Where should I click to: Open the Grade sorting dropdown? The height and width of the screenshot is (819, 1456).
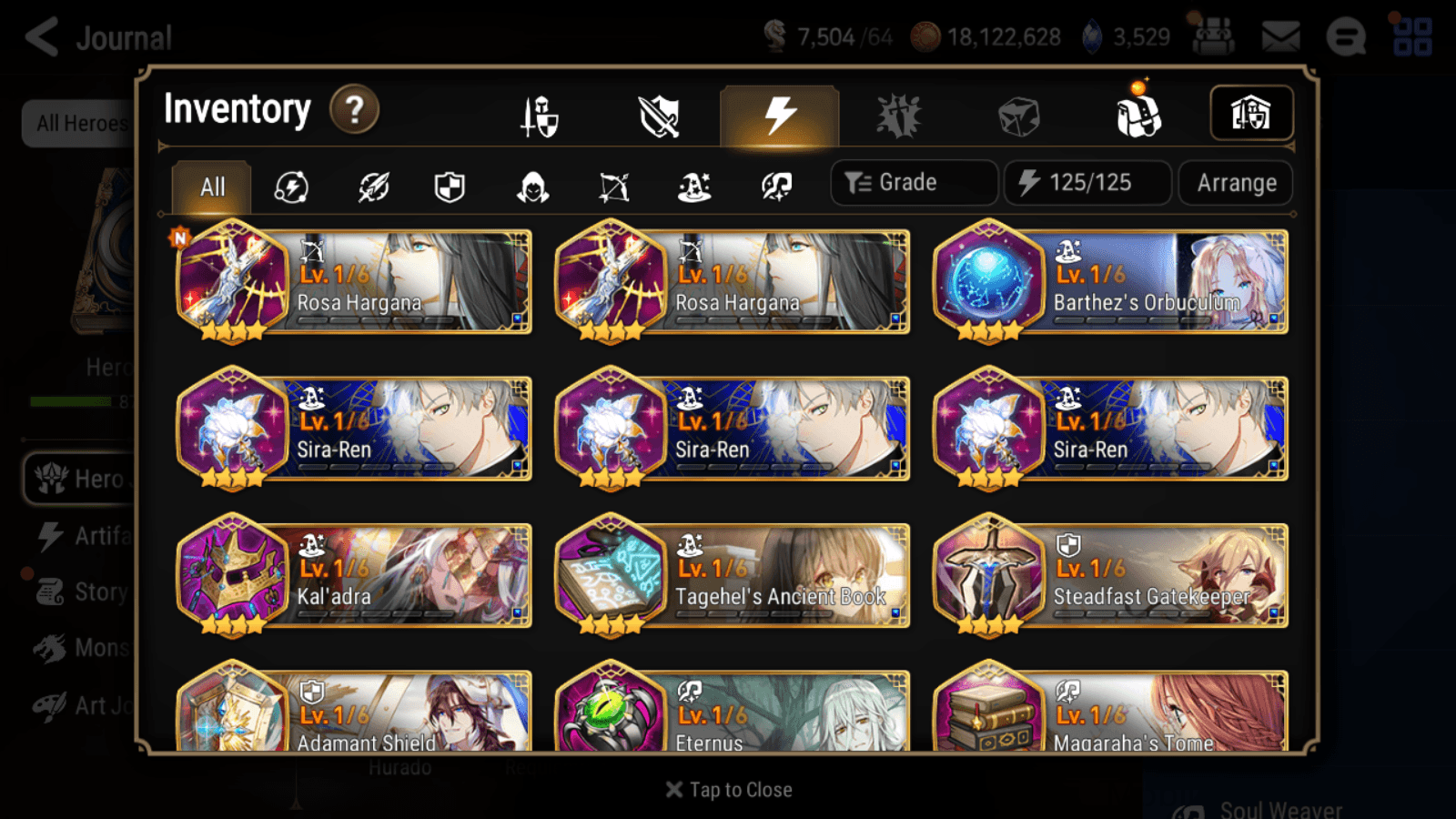pos(913,182)
